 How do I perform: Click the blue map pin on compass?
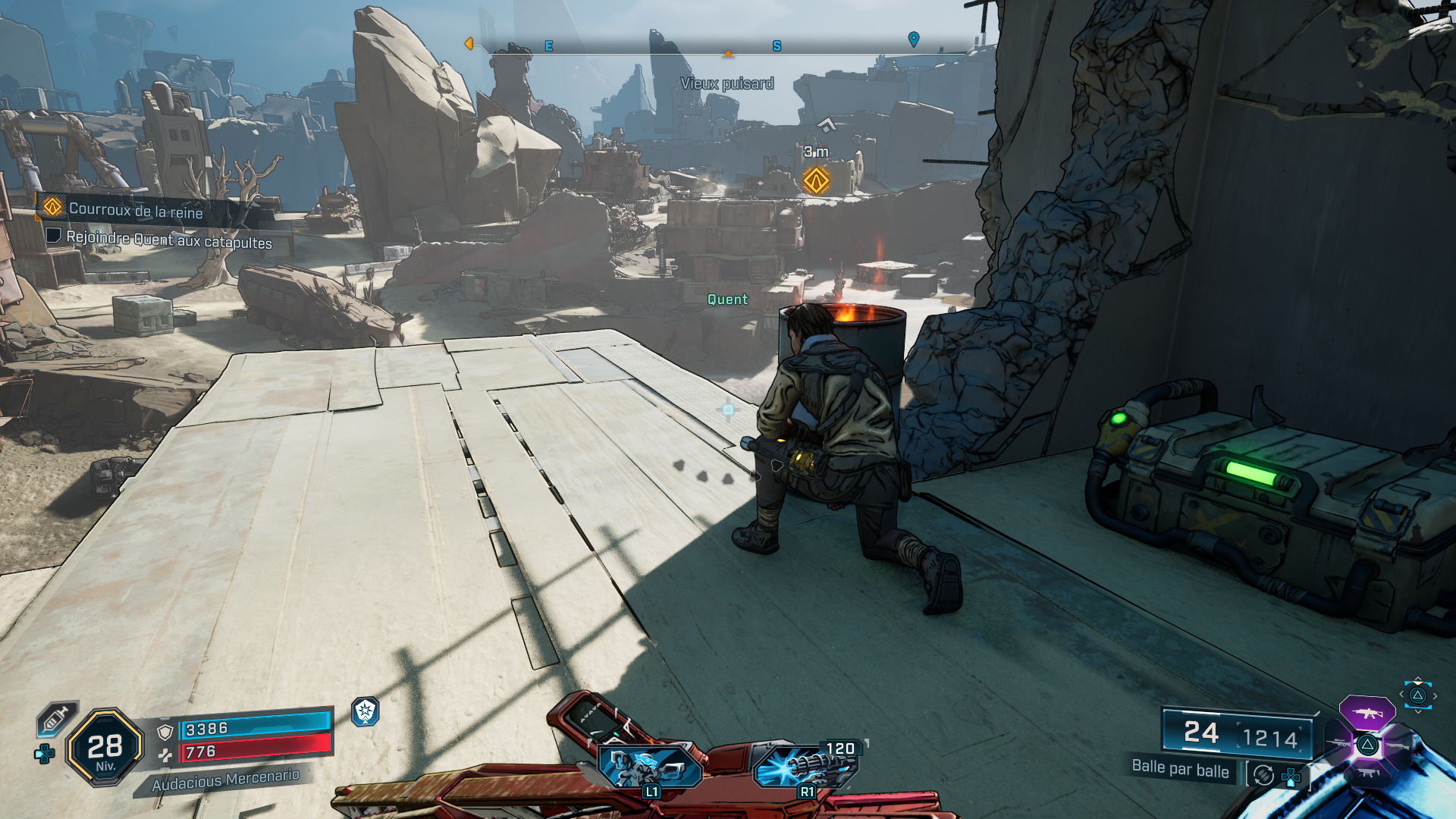914,39
